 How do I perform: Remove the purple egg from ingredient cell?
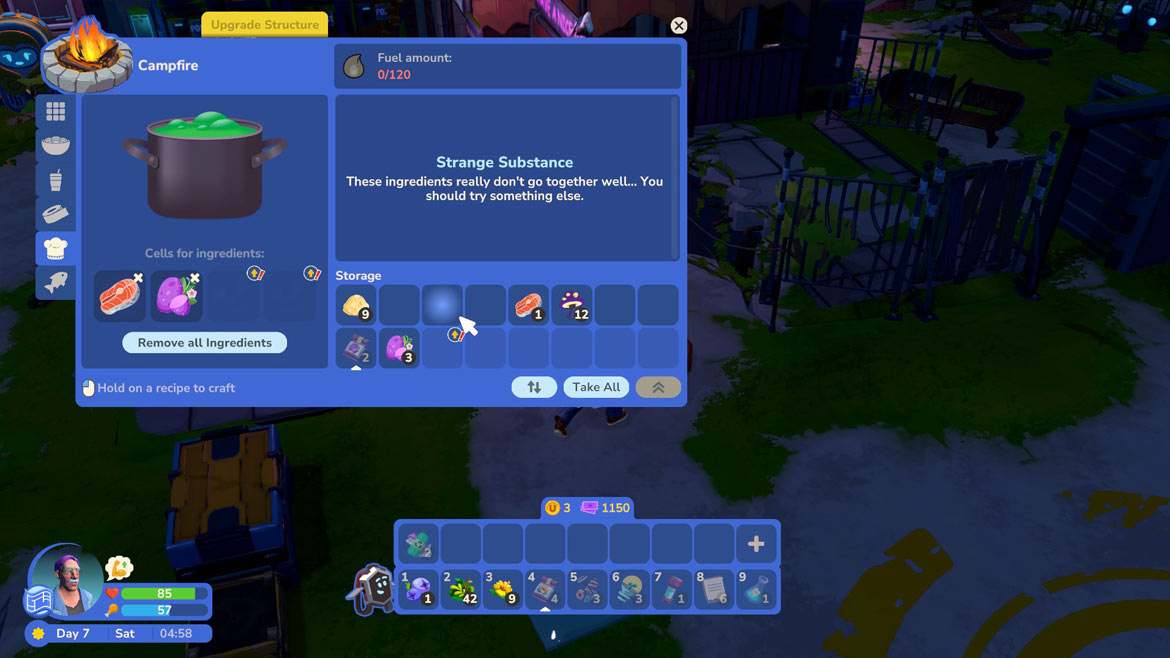click(195, 278)
